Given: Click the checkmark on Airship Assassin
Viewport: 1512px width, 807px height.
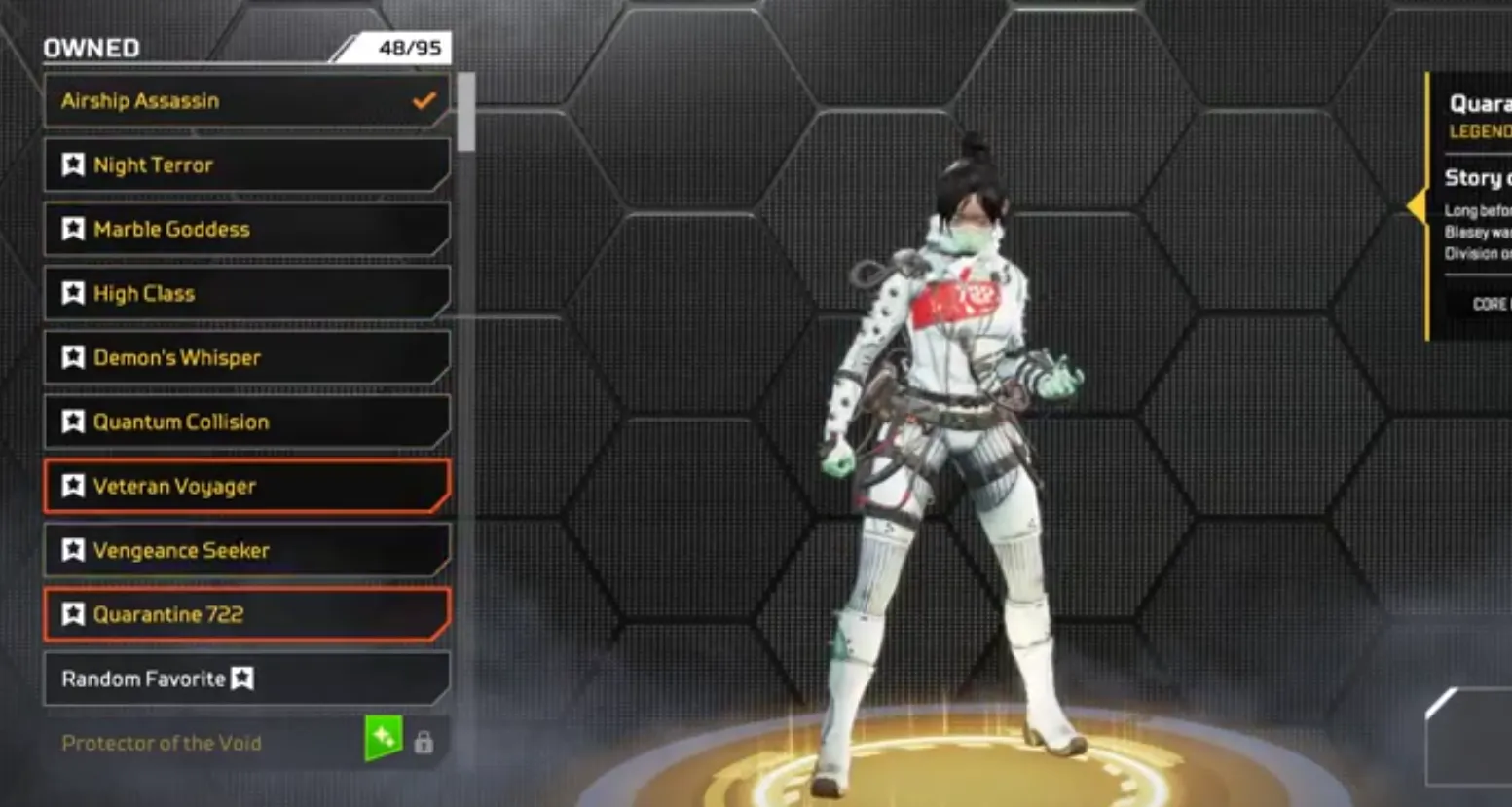Looking at the screenshot, I should 421,99.
